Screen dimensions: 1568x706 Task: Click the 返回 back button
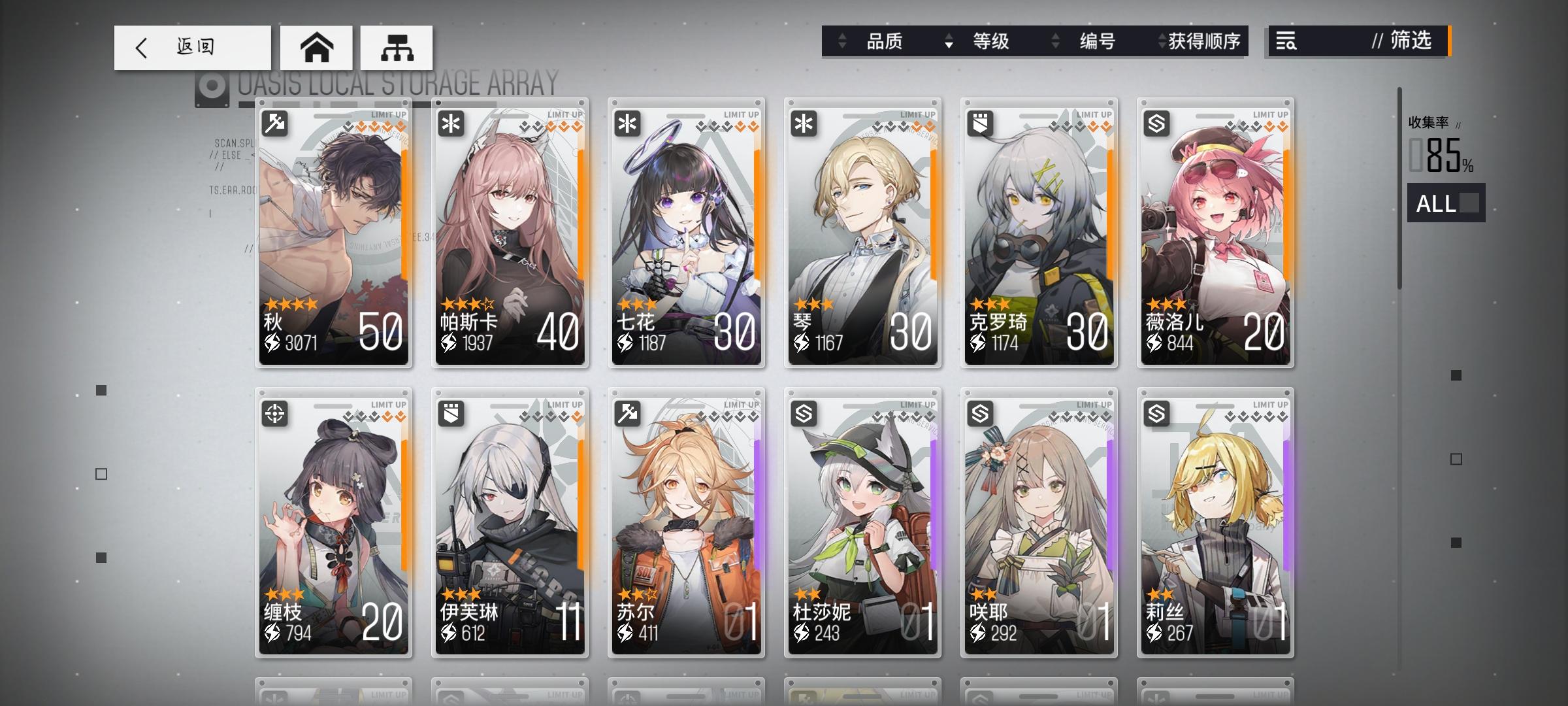tap(193, 46)
